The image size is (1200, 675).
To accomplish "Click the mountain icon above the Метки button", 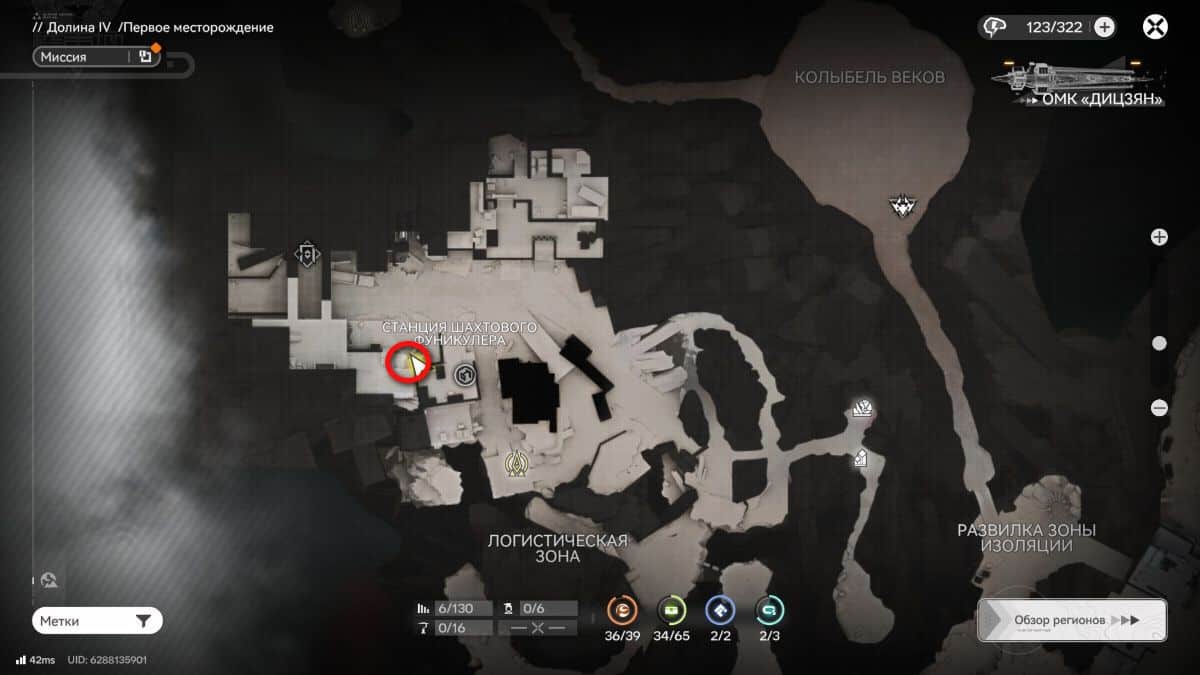I will pyautogui.click(x=48, y=581).
